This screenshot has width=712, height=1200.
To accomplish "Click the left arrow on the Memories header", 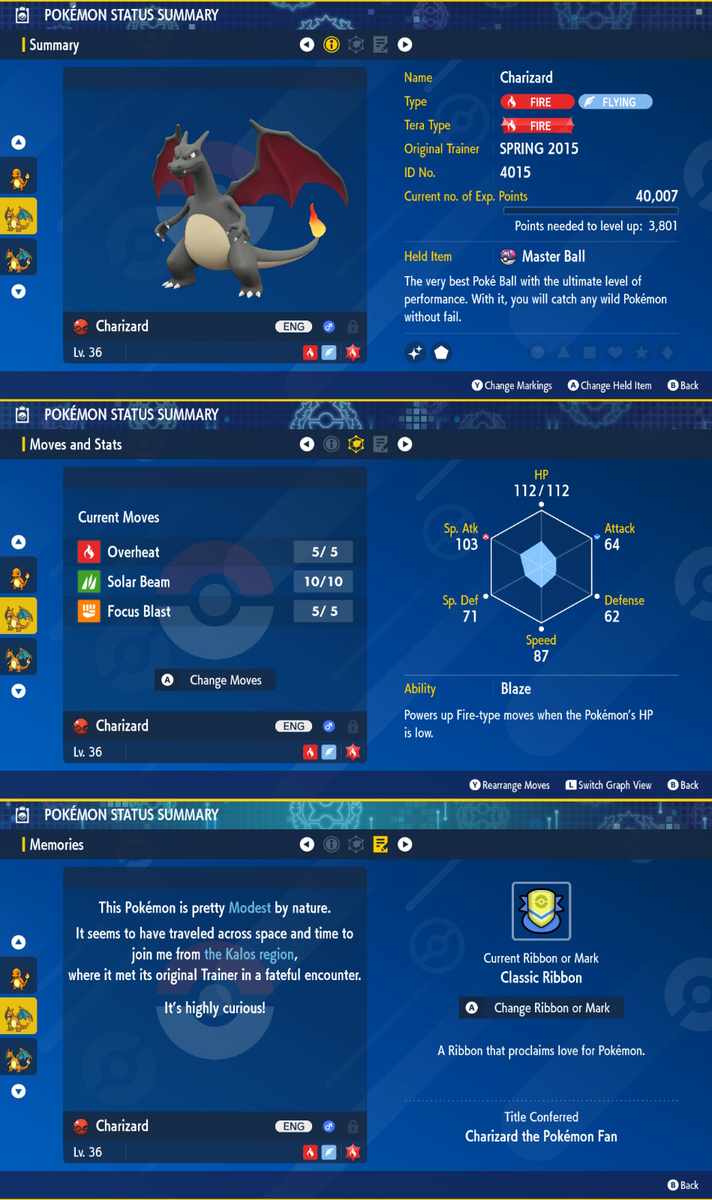I will coord(307,845).
